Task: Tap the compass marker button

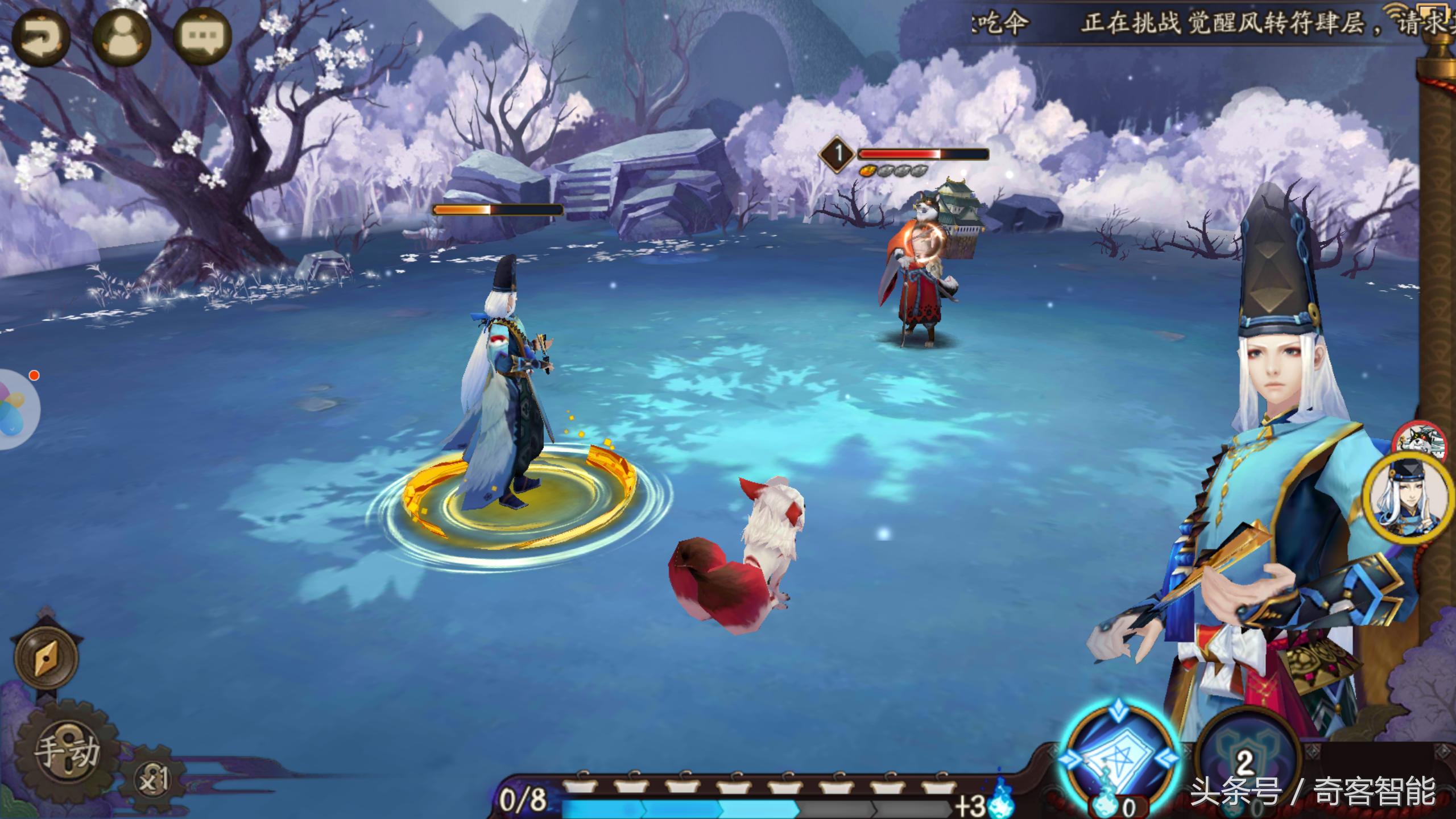Action: 46,658
